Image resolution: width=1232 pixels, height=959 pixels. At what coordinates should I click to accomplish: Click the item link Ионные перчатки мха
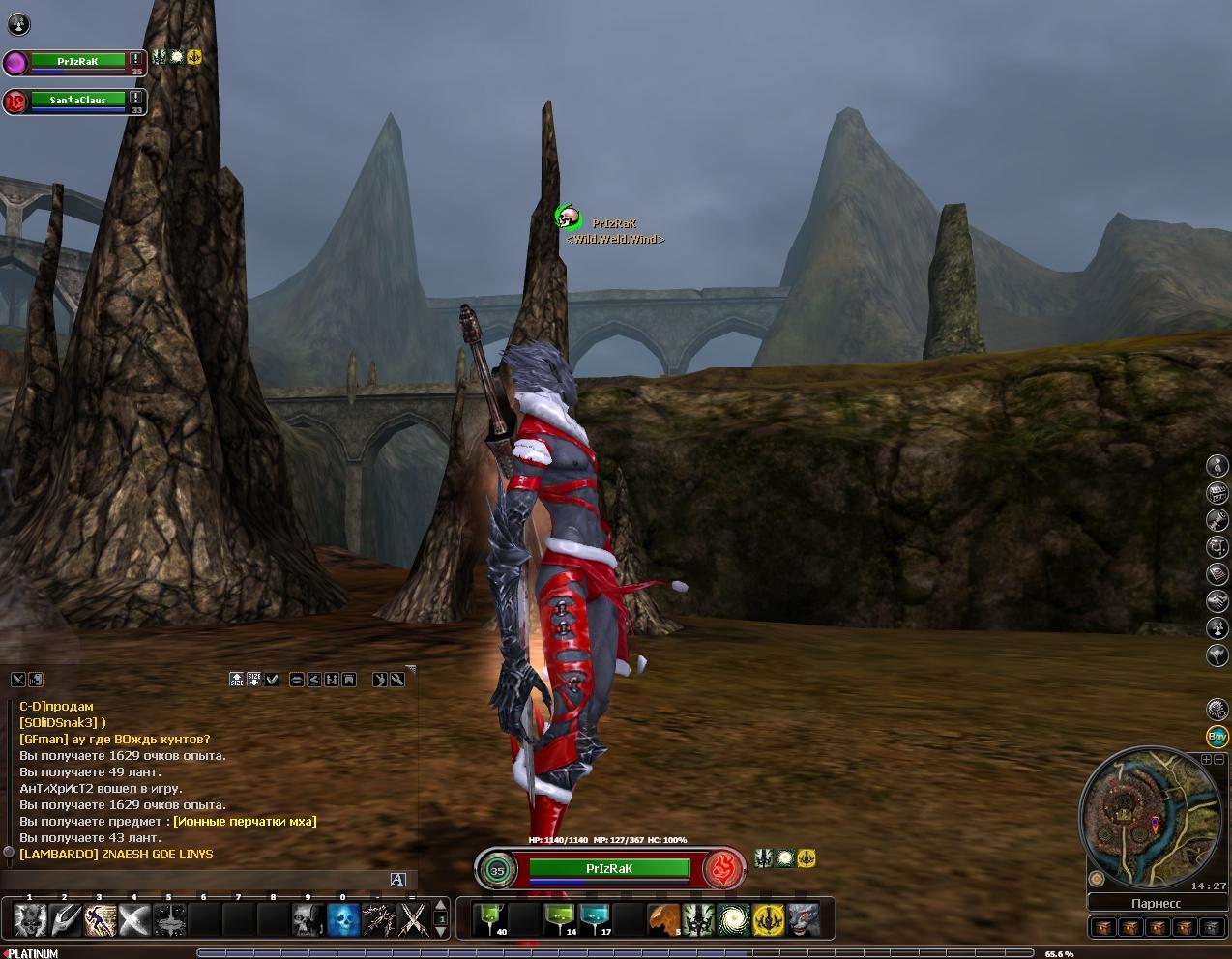(x=244, y=821)
